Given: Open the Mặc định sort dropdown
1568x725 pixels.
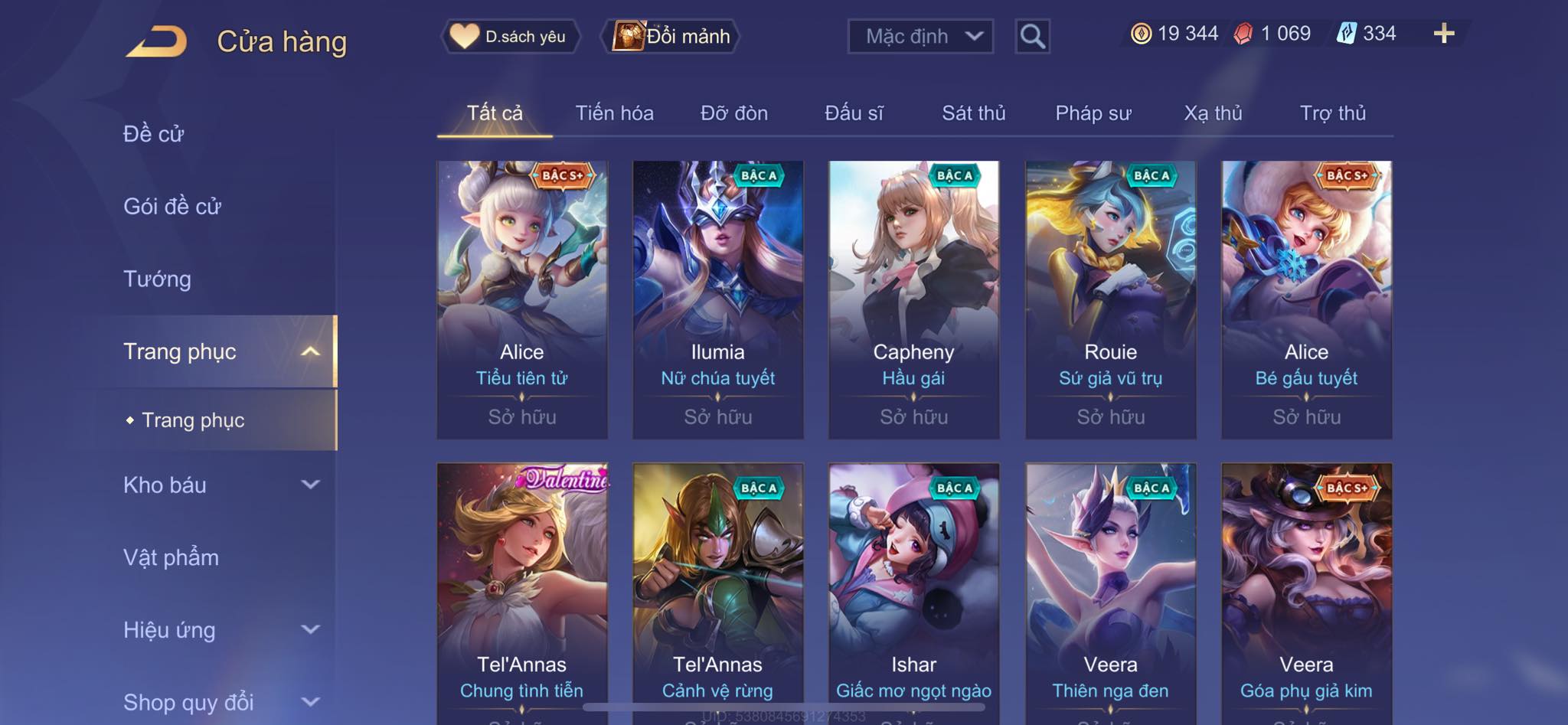Looking at the screenshot, I should point(920,36).
